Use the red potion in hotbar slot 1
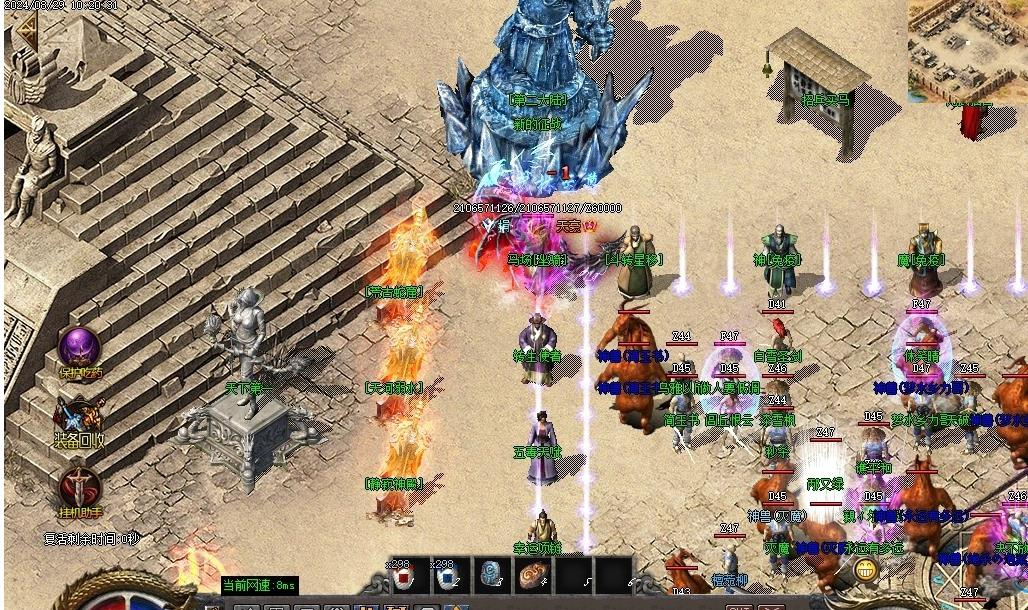The width and height of the screenshot is (1028, 610). [x=403, y=575]
